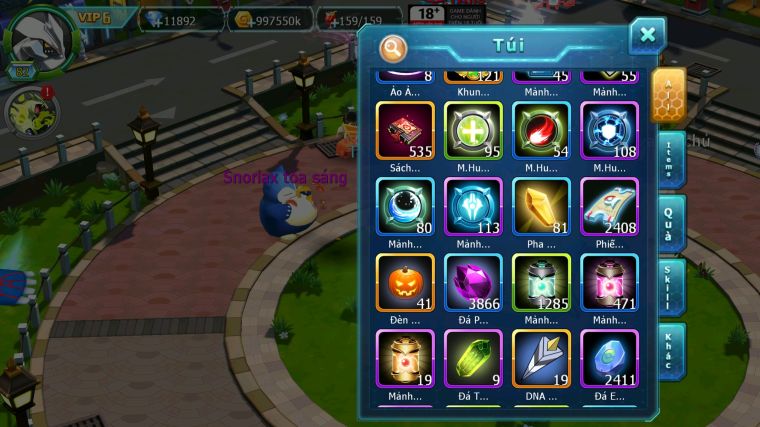Select the ticket item with 2408
The image size is (760, 427).
coord(609,207)
